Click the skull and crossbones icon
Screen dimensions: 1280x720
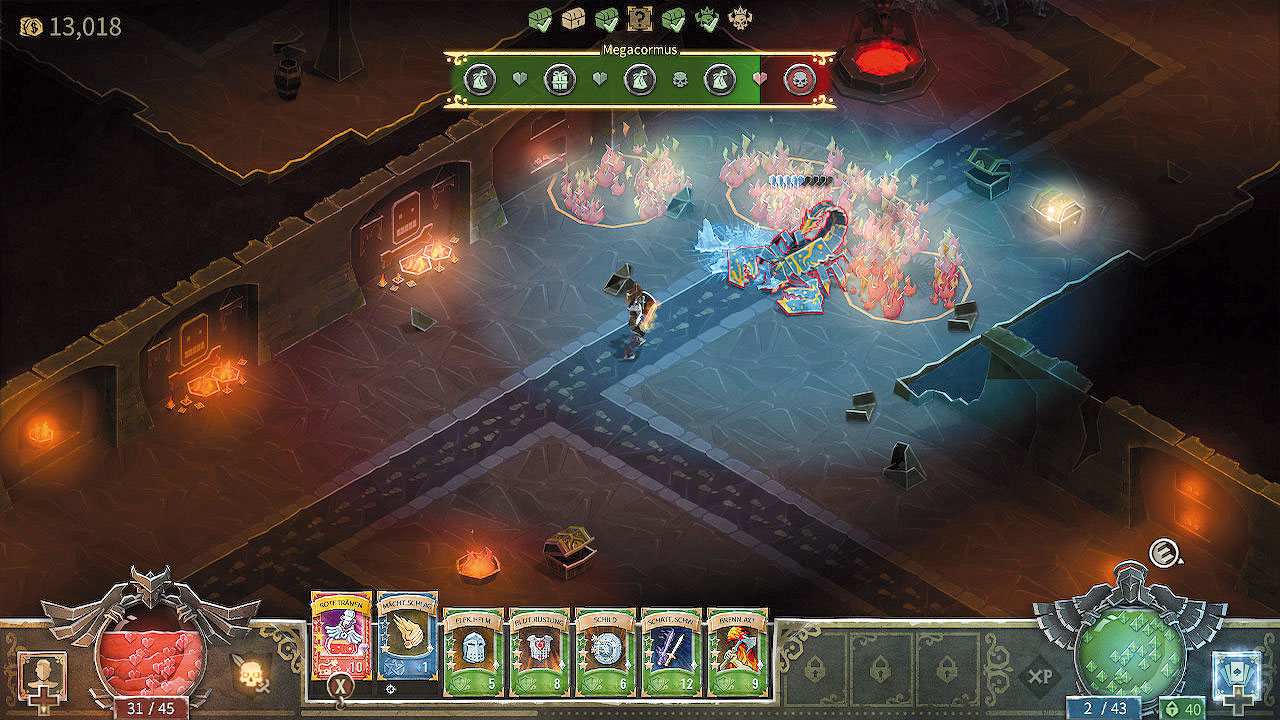point(252,673)
